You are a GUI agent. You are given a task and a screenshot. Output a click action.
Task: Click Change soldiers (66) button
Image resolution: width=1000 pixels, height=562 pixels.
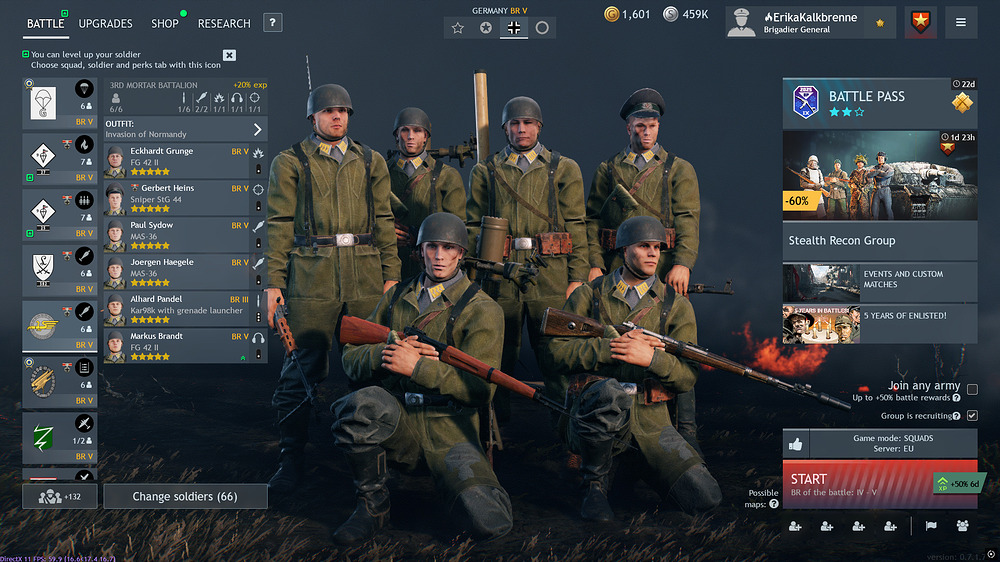point(185,496)
